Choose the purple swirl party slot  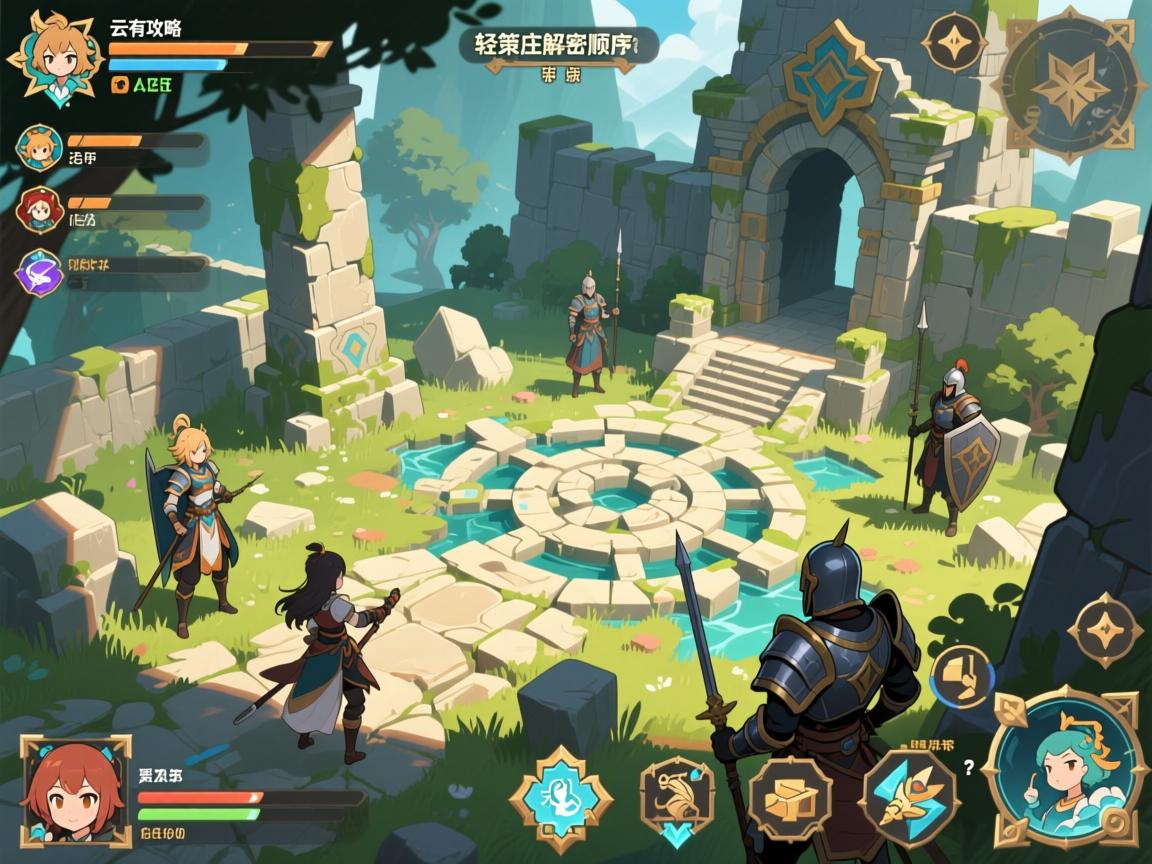coord(40,272)
